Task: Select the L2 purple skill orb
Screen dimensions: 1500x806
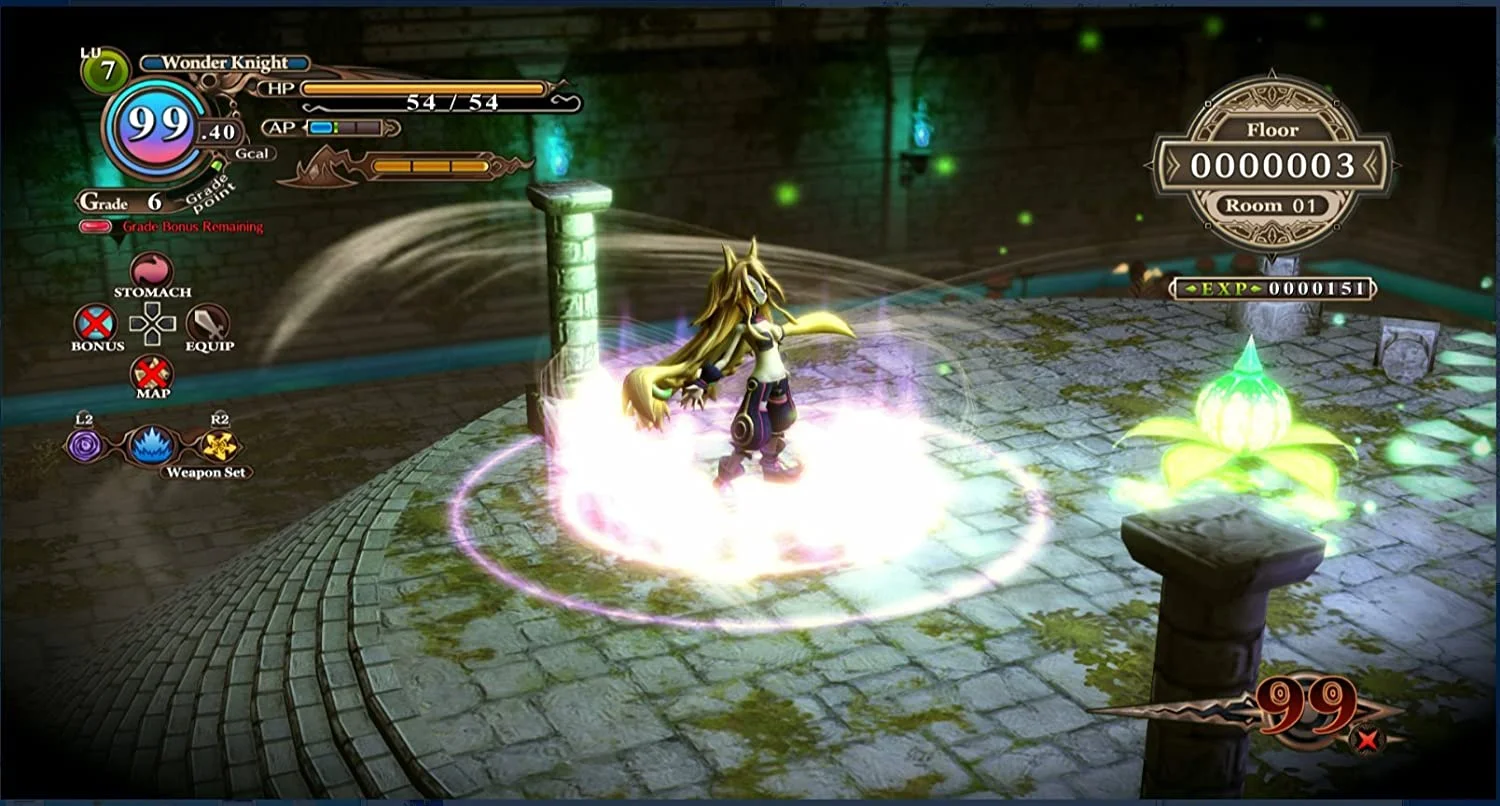Action: coord(85,447)
